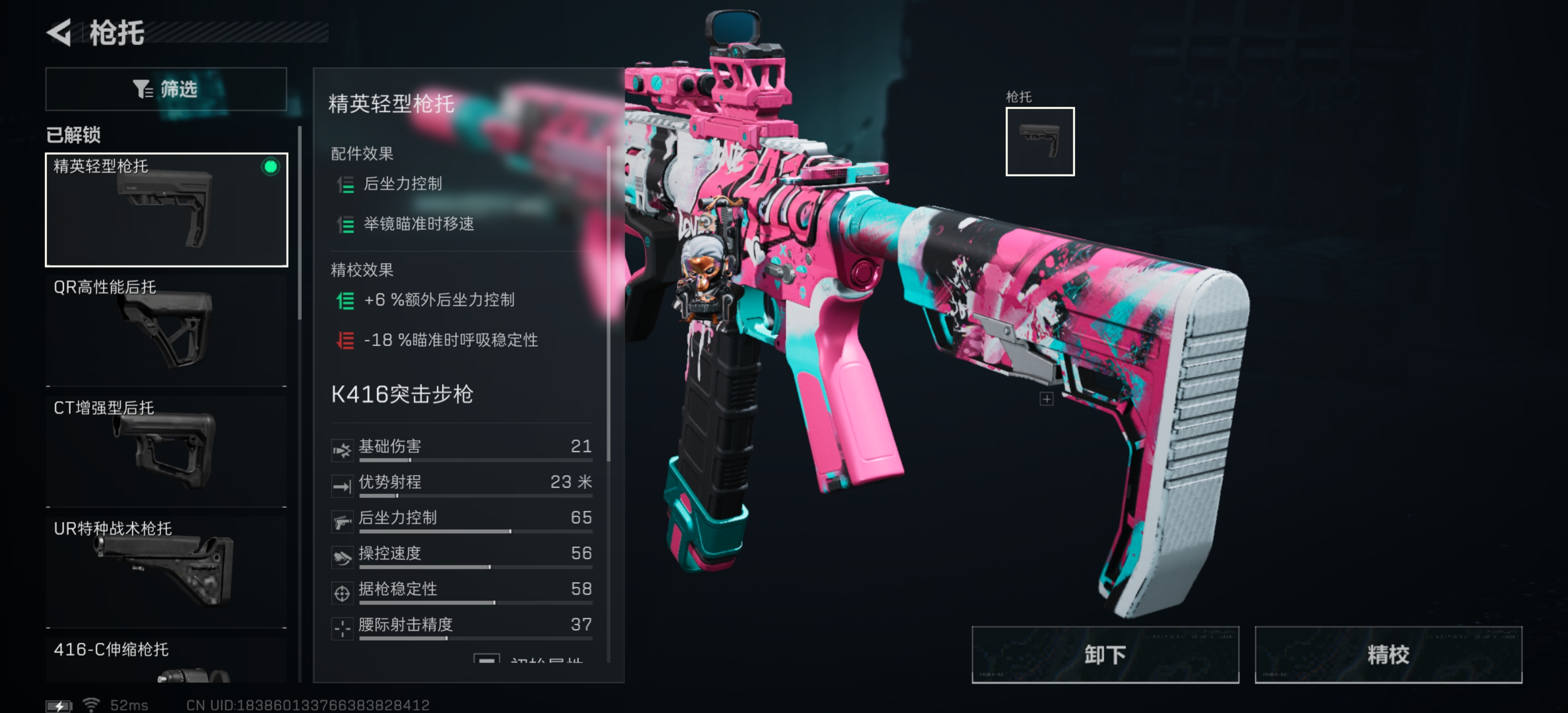
Task: Select the UR特种战术枪托 stock
Action: pyautogui.click(x=166, y=571)
